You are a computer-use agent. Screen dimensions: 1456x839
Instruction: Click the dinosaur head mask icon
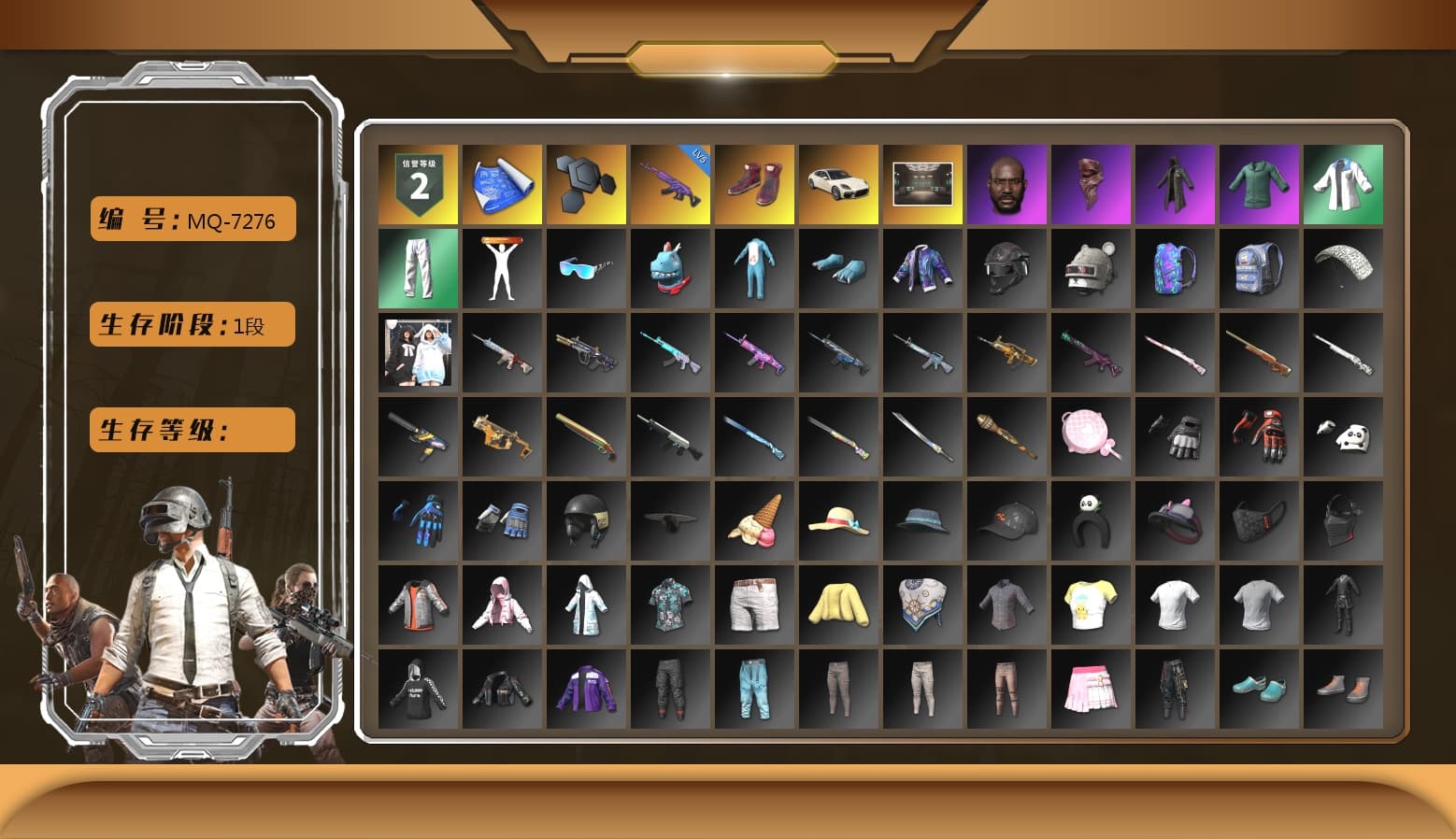670,268
